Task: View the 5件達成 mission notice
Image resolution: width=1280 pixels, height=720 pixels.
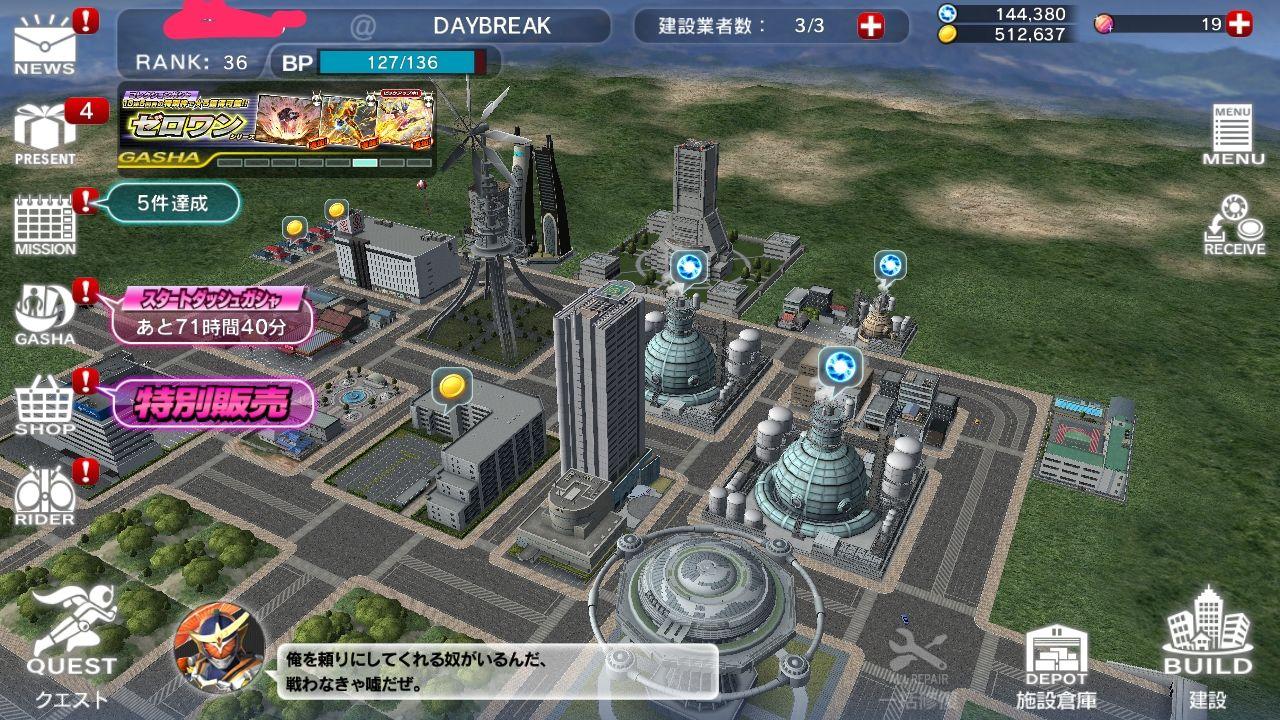Action: click(173, 204)
